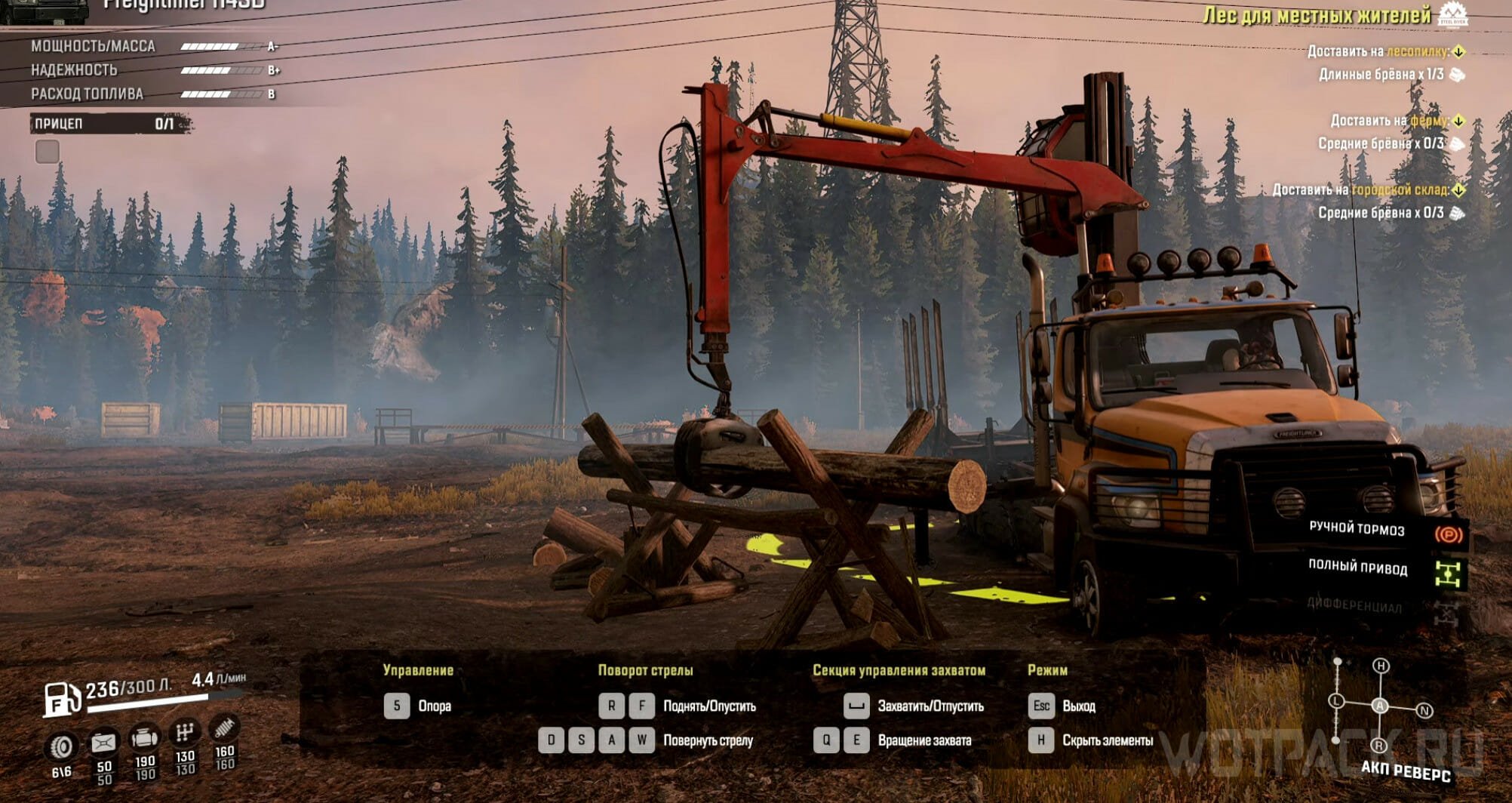Click the gearbox shifter diagram
Viewport: 1512px width, 803px height.
pyautogui.click(x=1379, y=706)
